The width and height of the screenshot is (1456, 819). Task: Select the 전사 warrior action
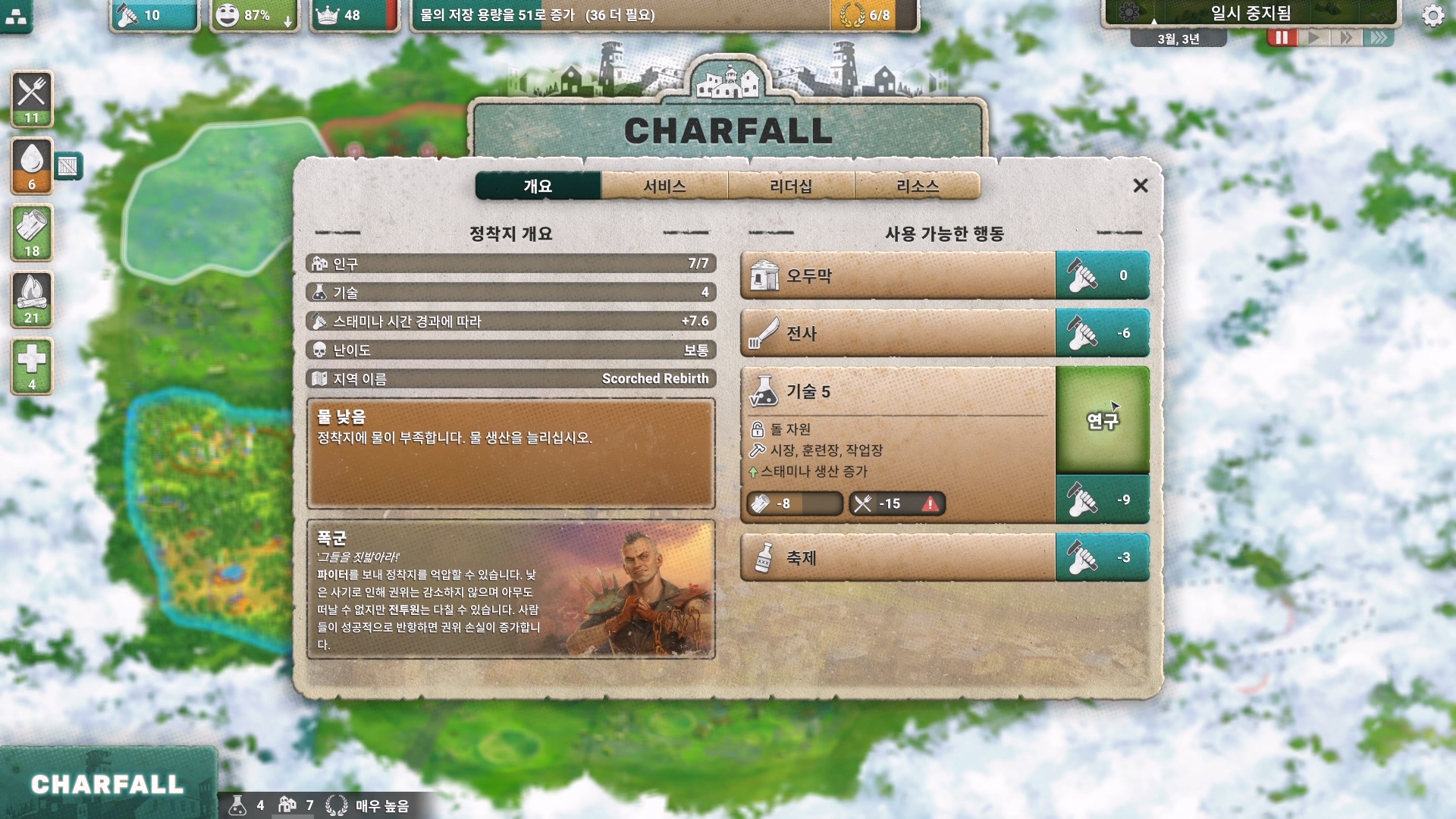pyautogui.click(x=898, y=333)
